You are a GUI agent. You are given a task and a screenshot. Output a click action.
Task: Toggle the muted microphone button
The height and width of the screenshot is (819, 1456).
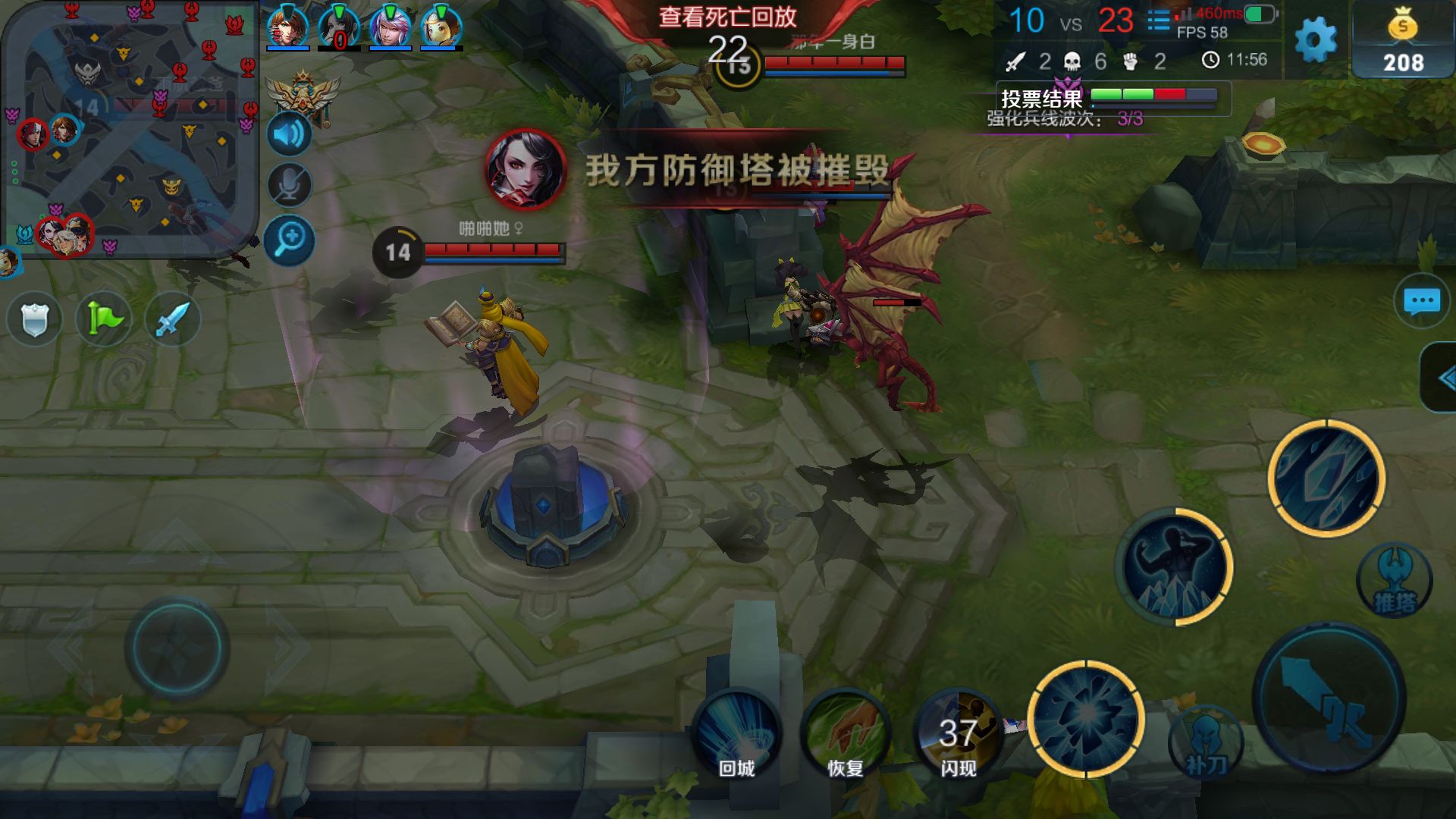pos(289,186)
